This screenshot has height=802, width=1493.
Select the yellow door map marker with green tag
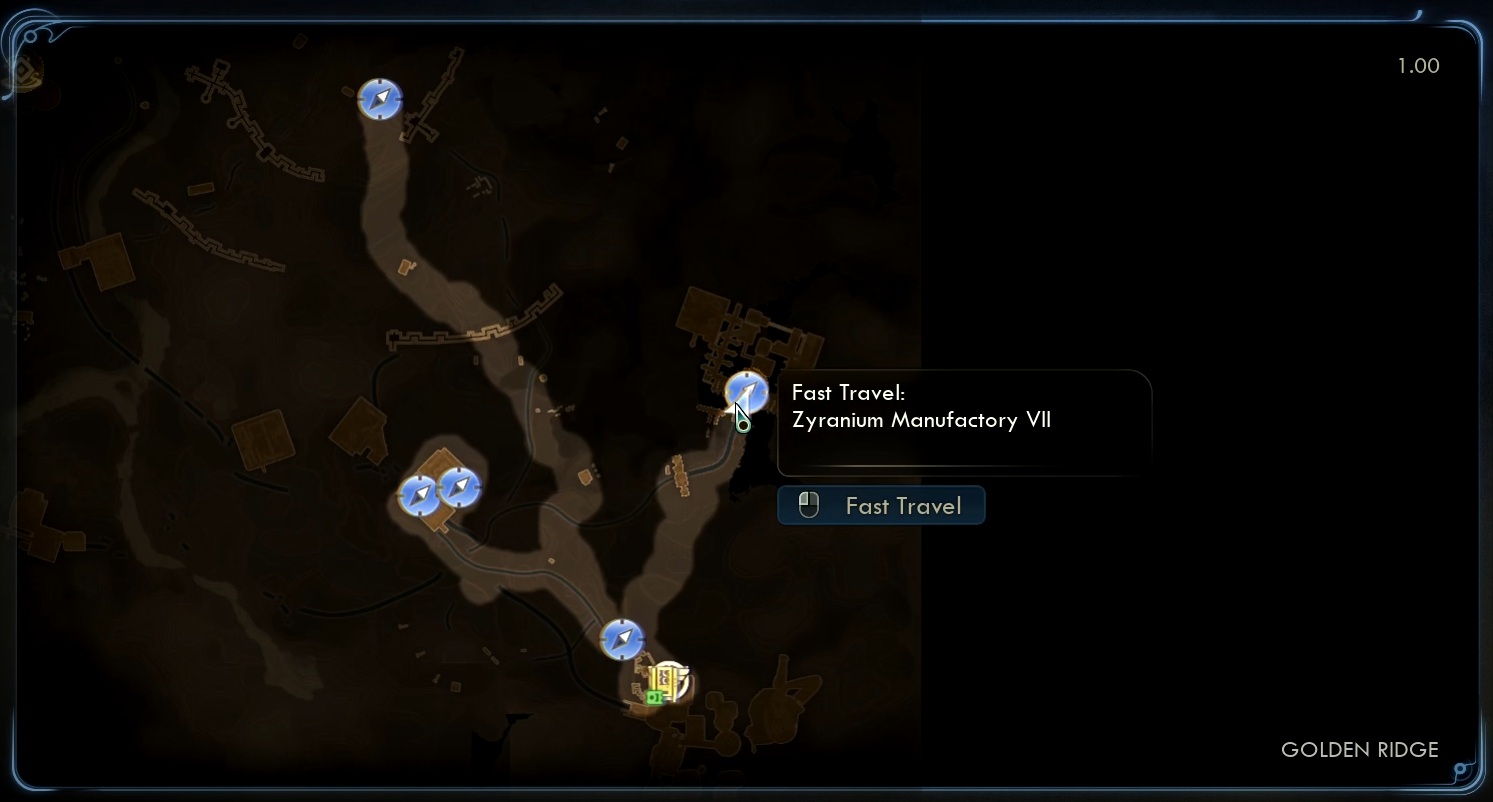point(668,683)
